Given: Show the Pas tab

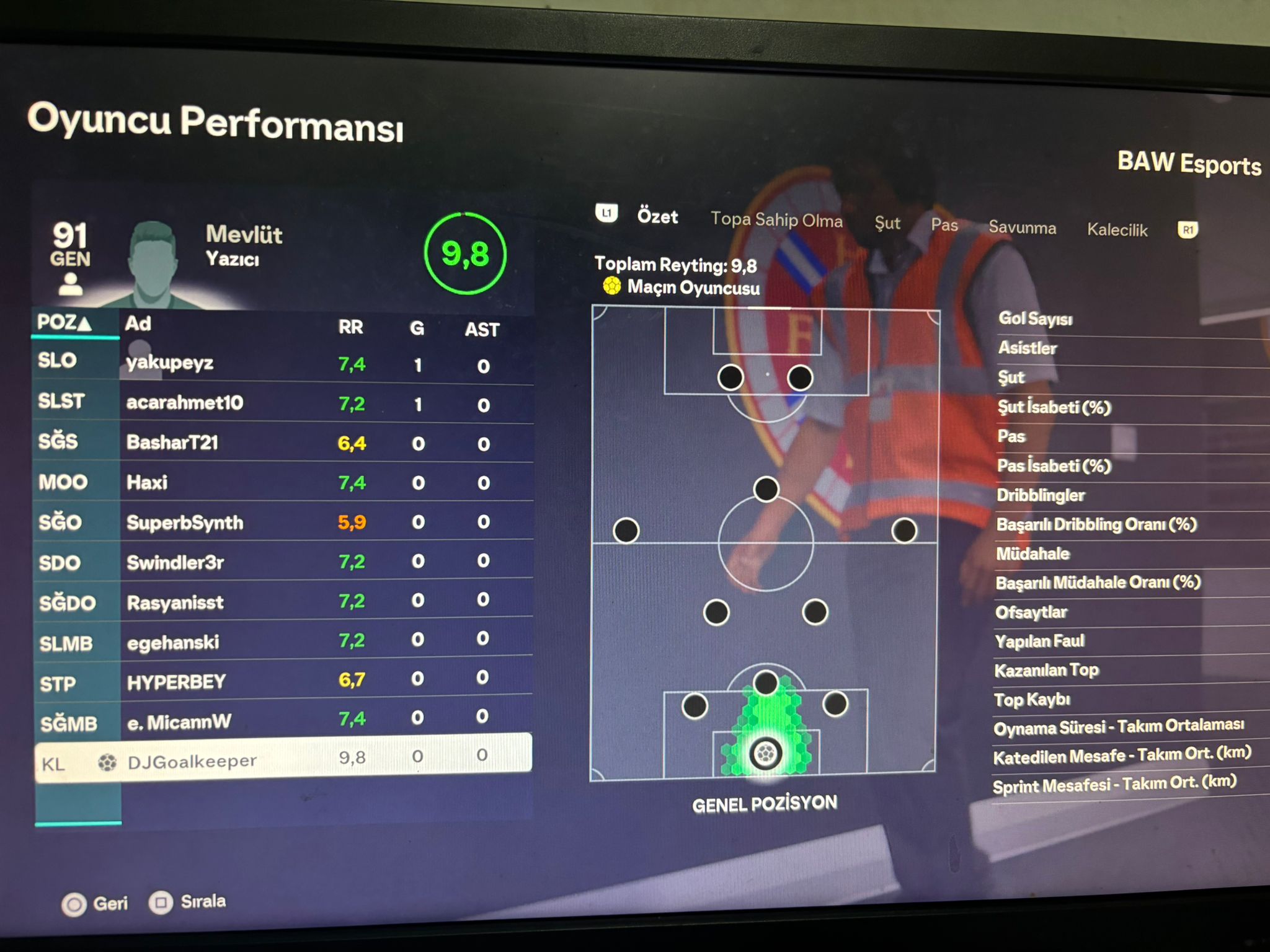Looking at the screenshot, I should pos(944,225).
